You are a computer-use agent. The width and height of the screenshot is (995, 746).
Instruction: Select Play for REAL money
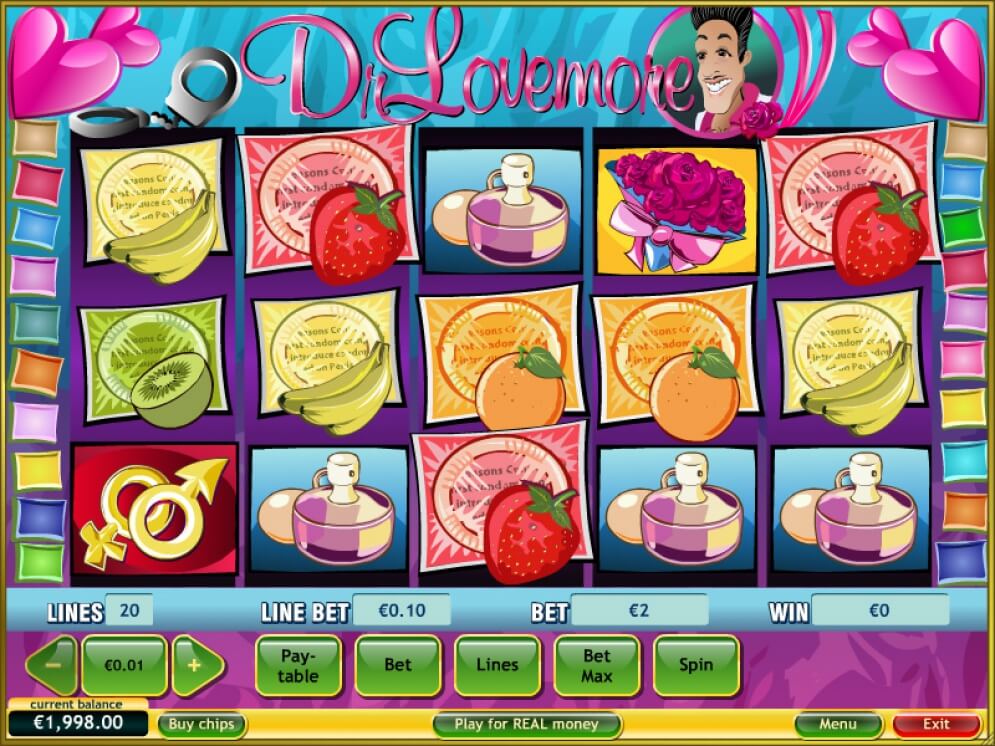pyautogui.click(x=526, y=724)
